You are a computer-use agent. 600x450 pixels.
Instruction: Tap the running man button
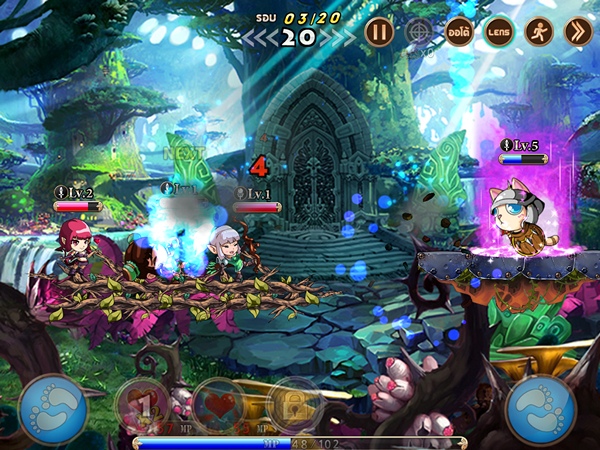[539, 31]
